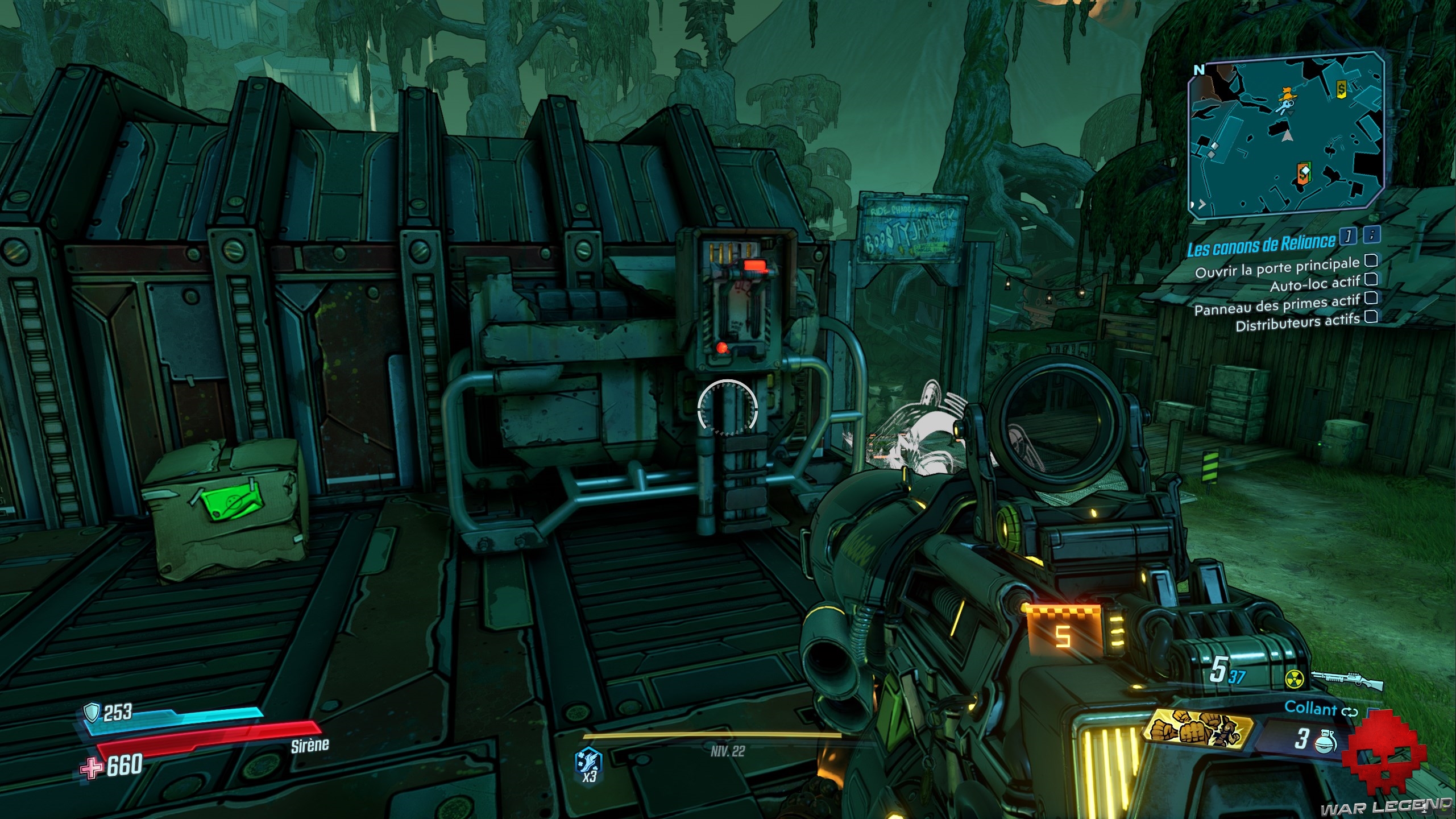The image size is (1456, 819).
Task: Mark the Distributeurs actifs objective checkbox
Action: click(1371, 316)
